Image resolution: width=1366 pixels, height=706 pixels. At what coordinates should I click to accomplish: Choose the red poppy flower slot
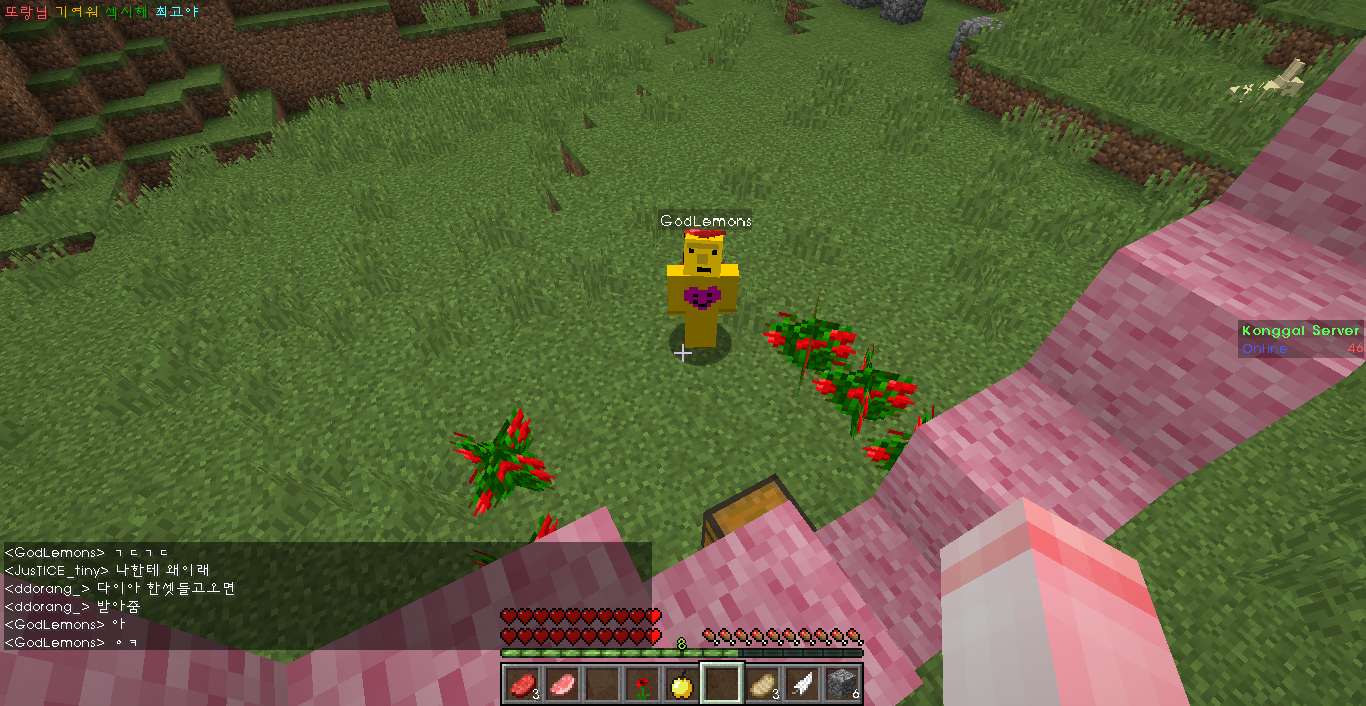pyautogui.click(x=641, y=685)
